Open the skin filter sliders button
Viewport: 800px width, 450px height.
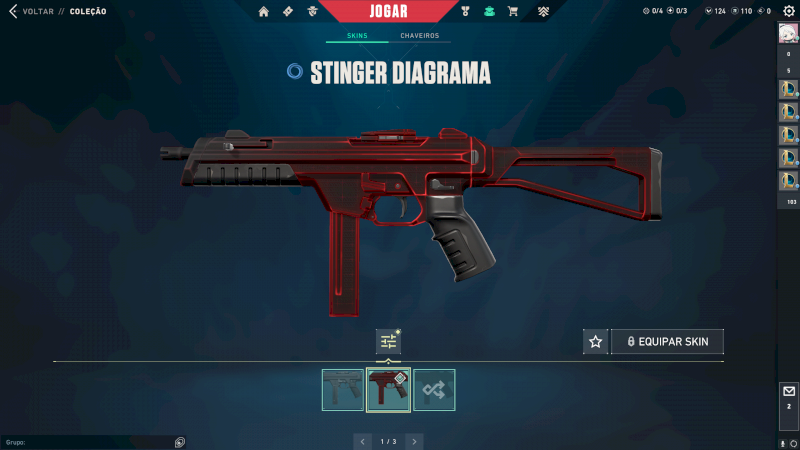388,341
